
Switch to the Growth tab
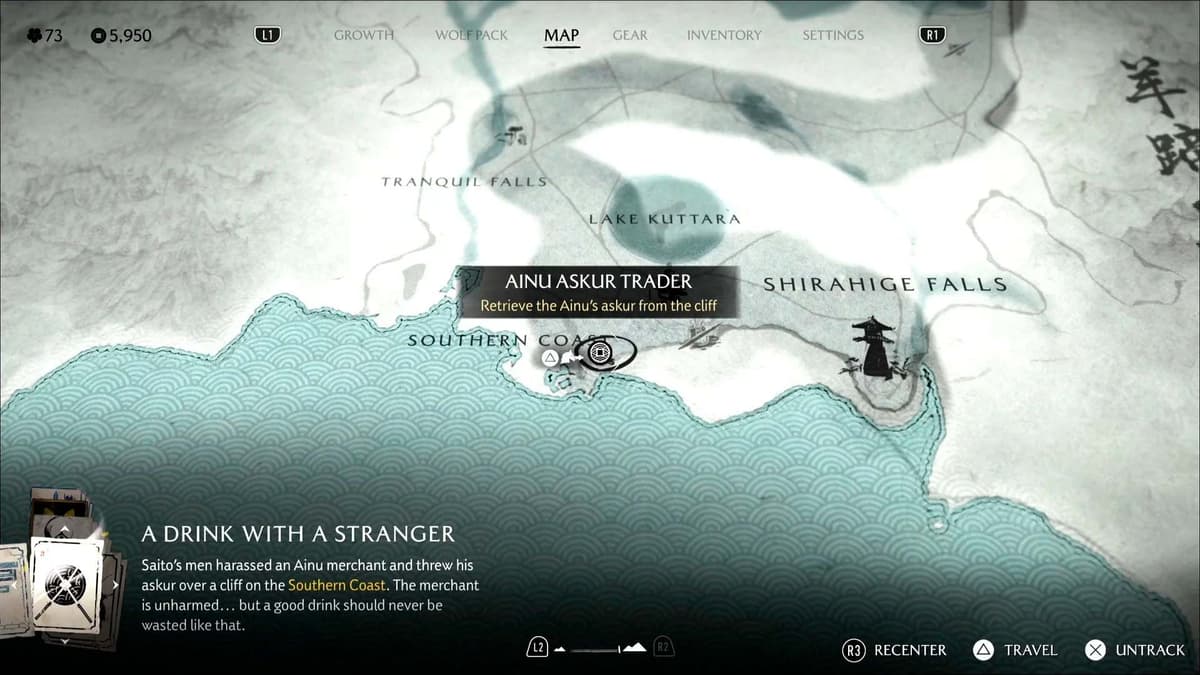point(363,35)
